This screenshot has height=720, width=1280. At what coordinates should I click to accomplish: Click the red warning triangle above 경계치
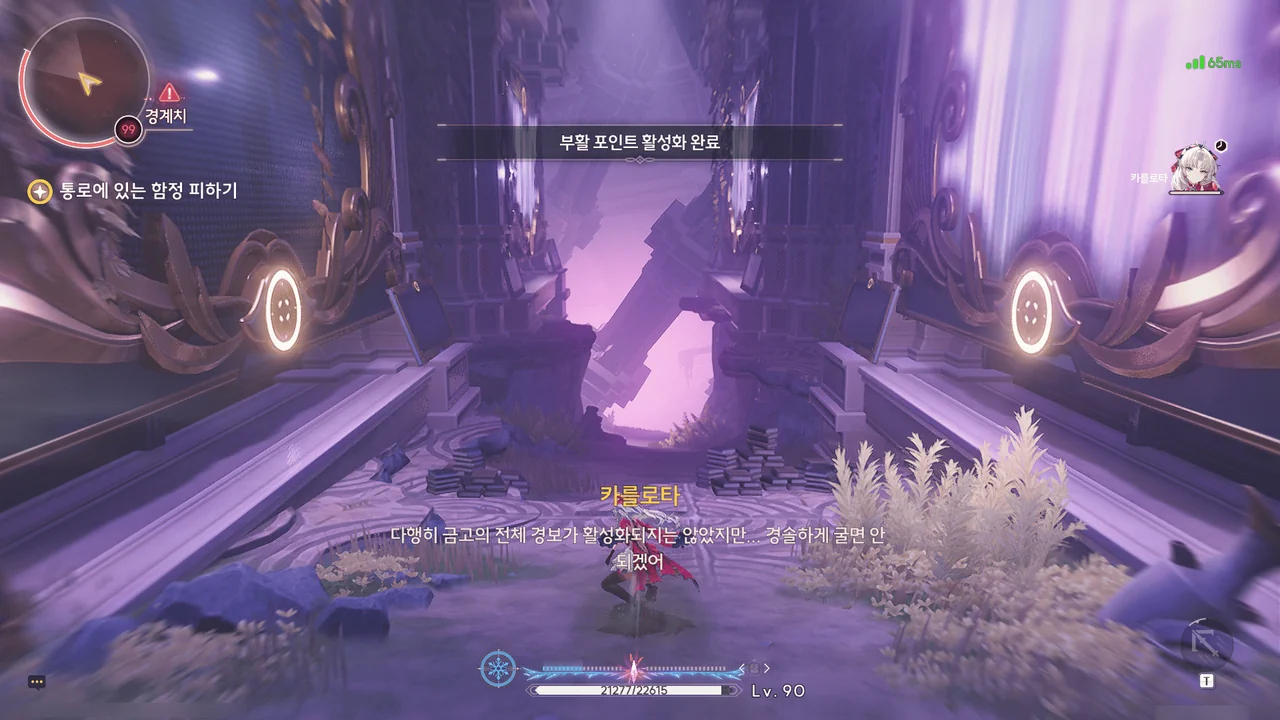169,93
